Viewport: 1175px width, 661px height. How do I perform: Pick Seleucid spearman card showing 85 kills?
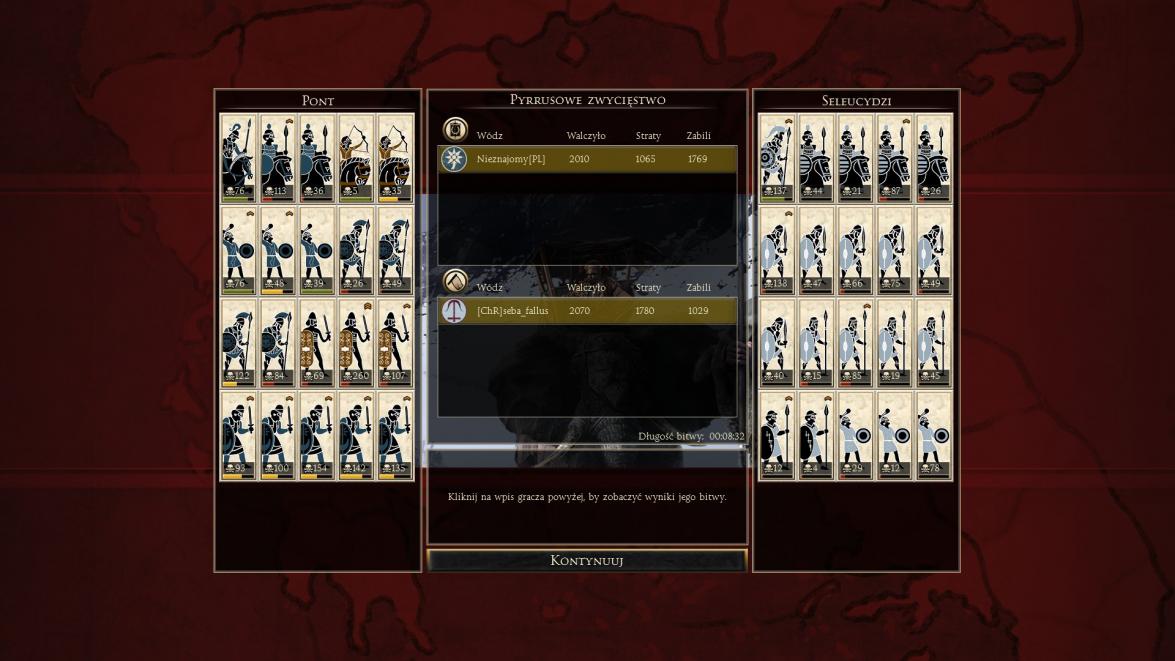[855, 343]
